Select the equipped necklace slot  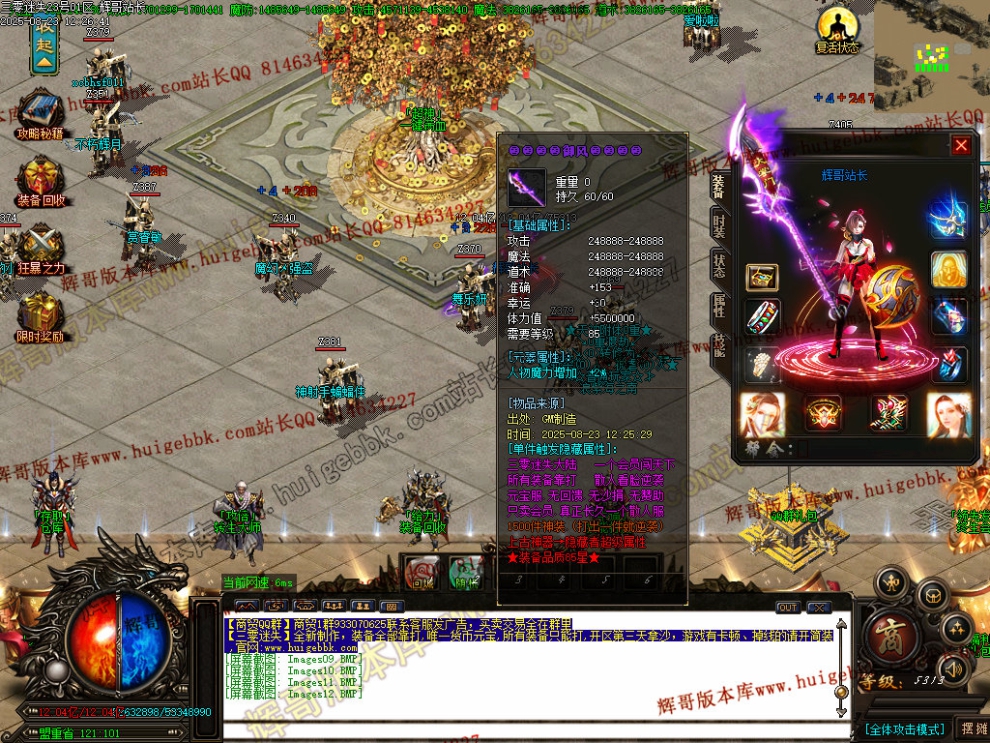(949, 219)
